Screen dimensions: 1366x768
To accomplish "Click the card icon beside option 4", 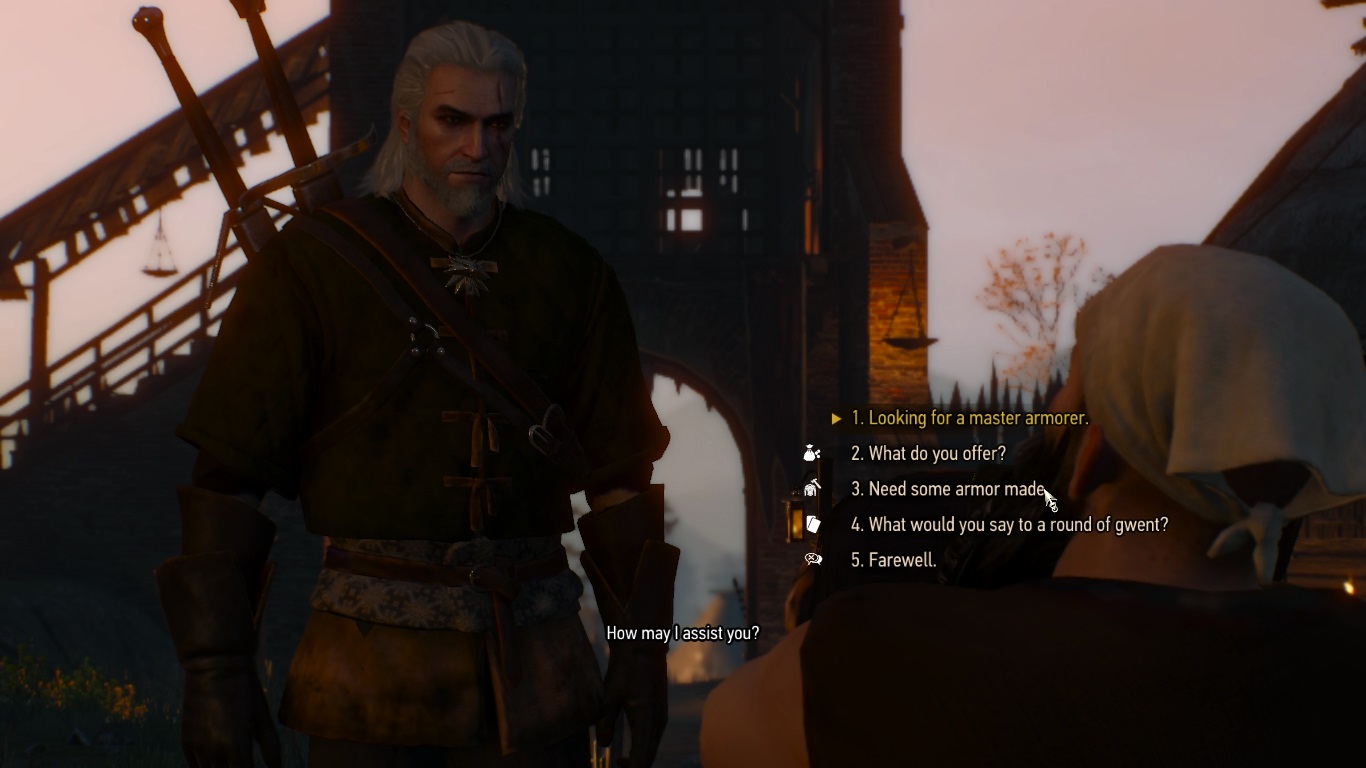I will pyautogui.click(x=812, y=524).
